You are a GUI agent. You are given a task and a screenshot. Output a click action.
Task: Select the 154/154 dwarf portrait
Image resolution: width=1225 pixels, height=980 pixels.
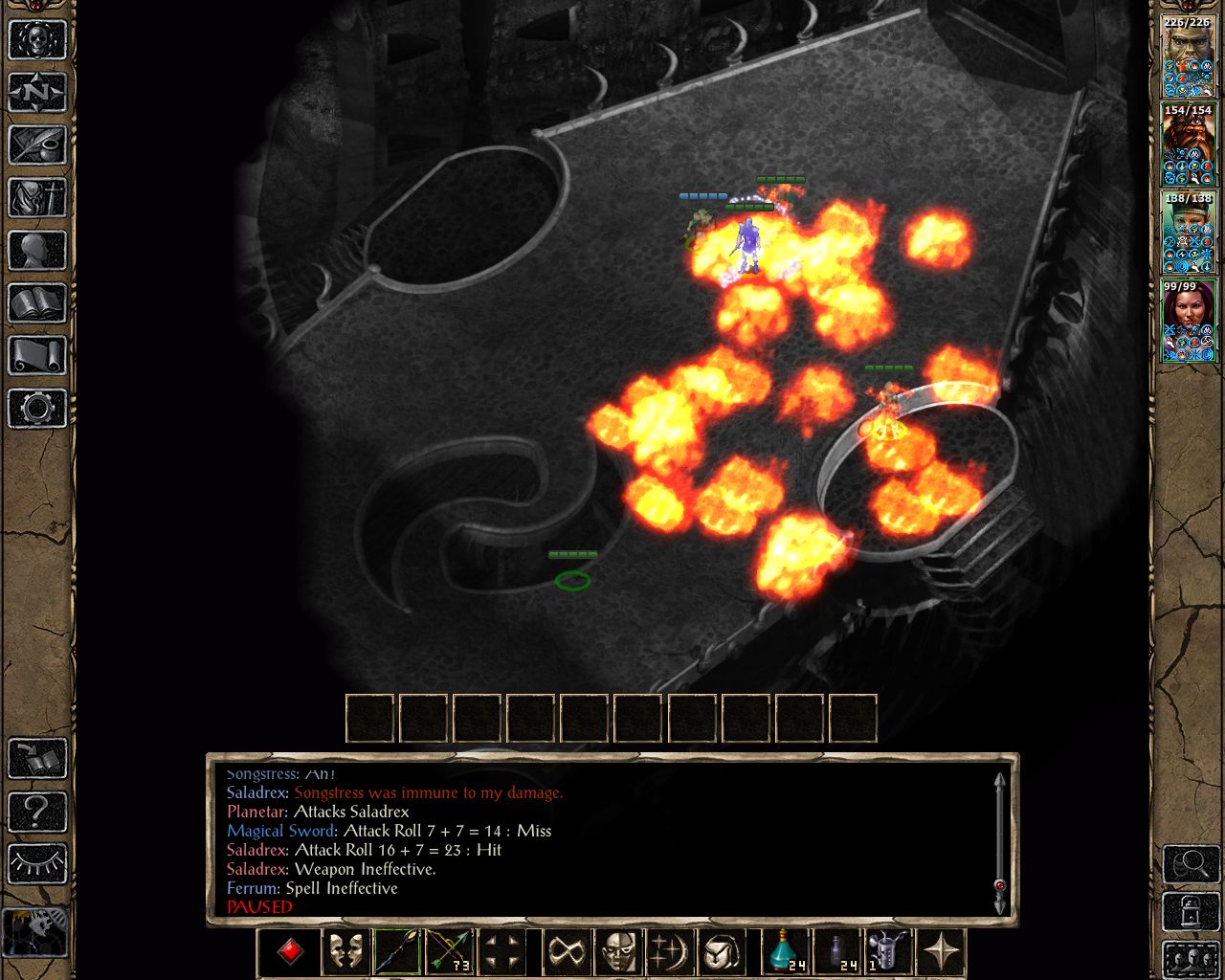pyautogui.click(x=1189, y=145)
